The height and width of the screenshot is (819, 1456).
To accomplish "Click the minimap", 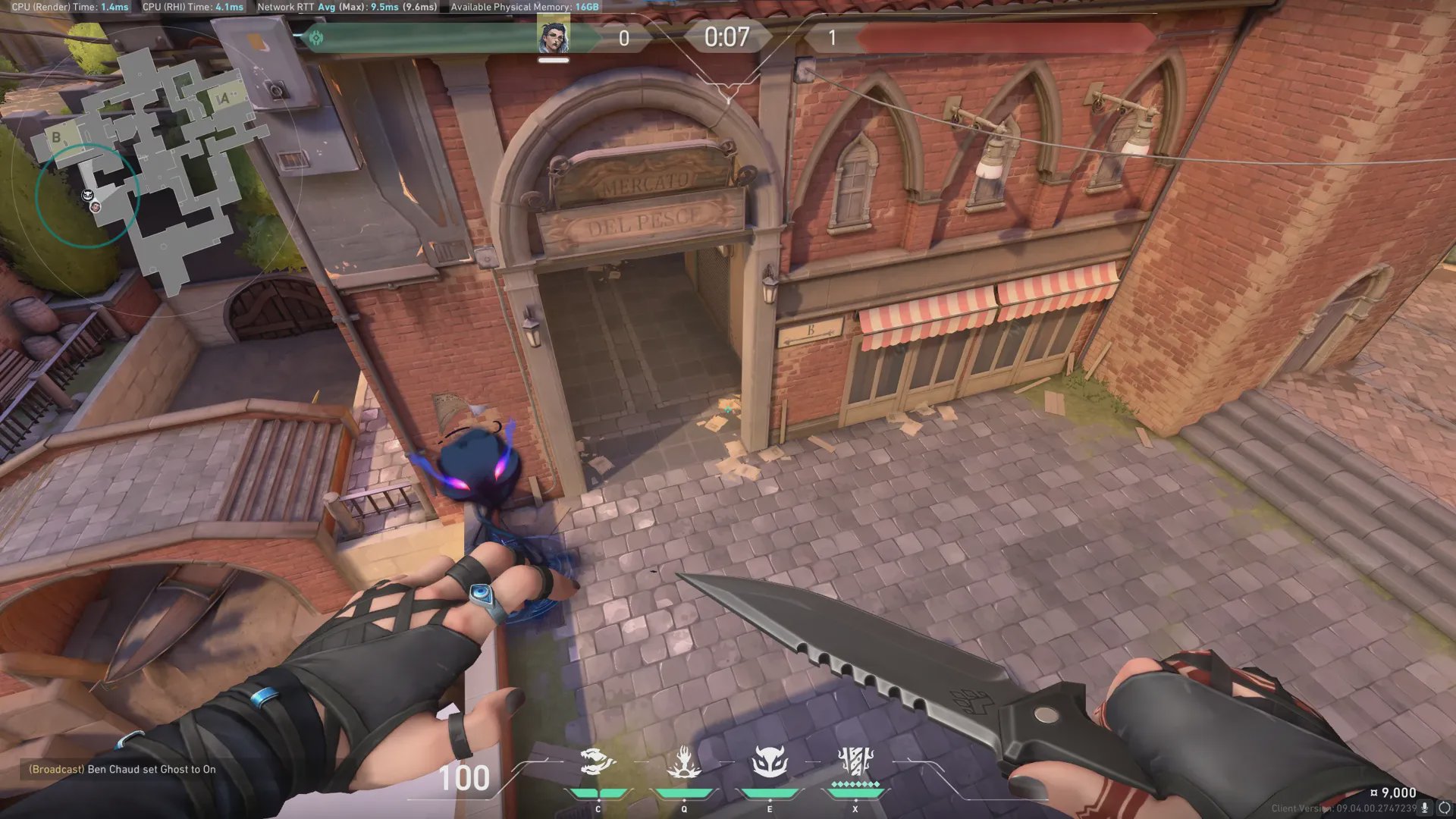I will 152,167.
